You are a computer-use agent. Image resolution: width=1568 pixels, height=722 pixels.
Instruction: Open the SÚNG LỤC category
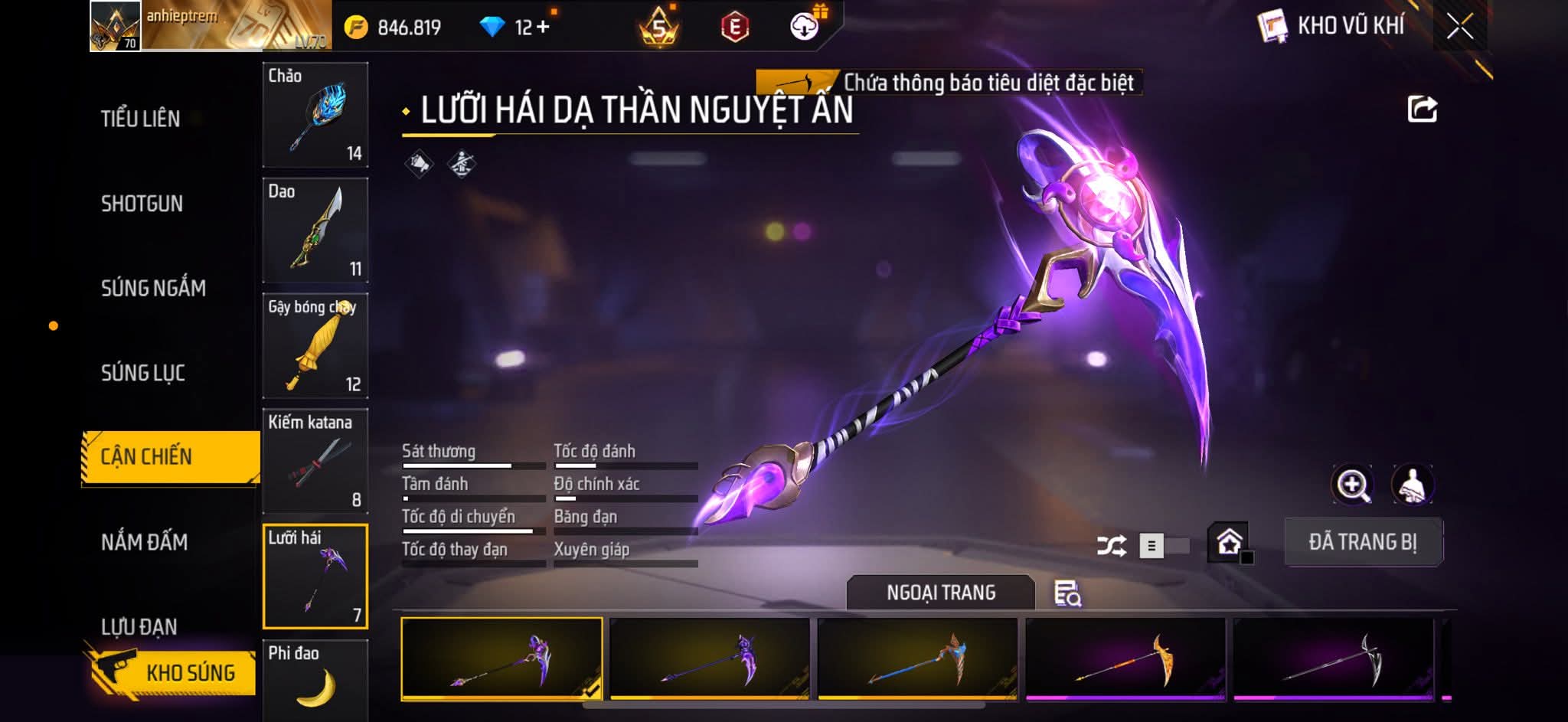pos(143,373)
